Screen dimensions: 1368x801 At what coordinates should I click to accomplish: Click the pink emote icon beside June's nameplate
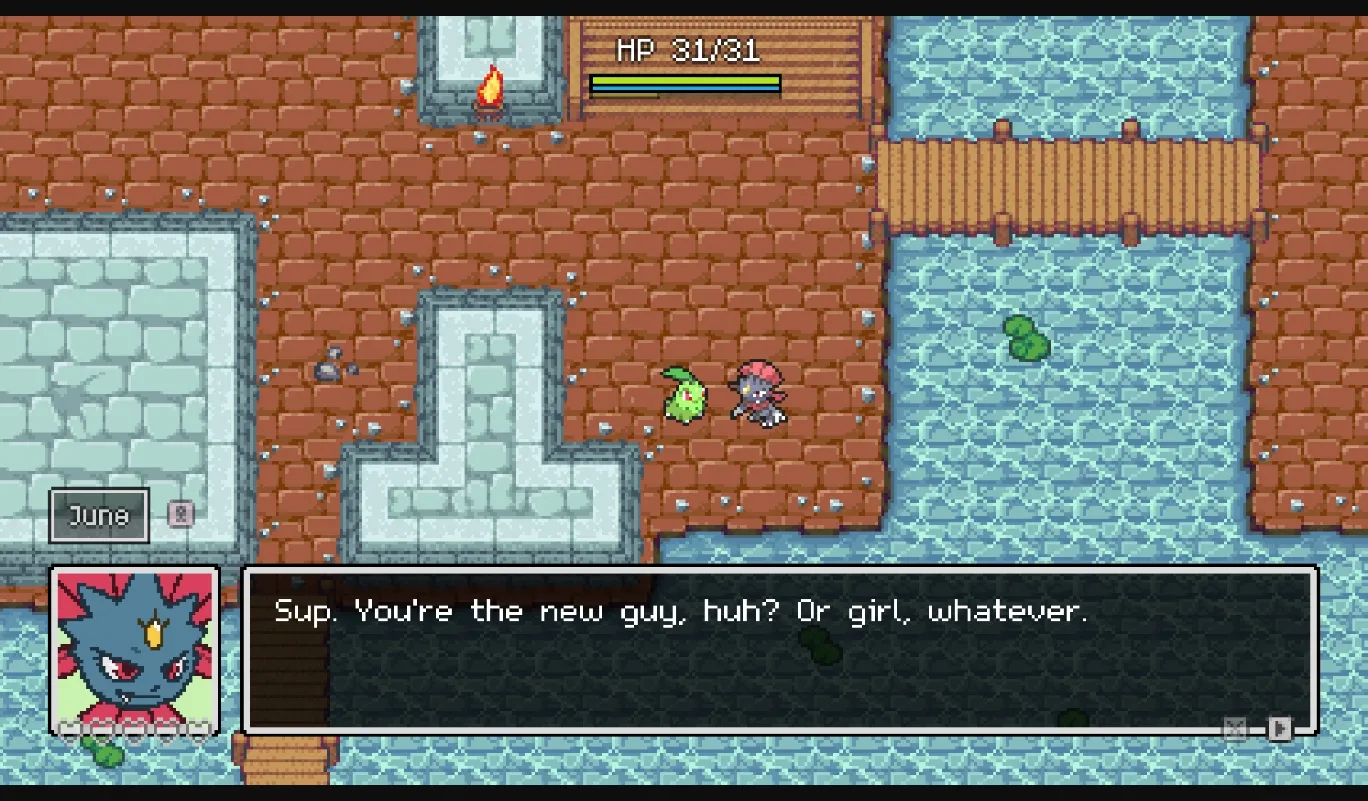180,513
